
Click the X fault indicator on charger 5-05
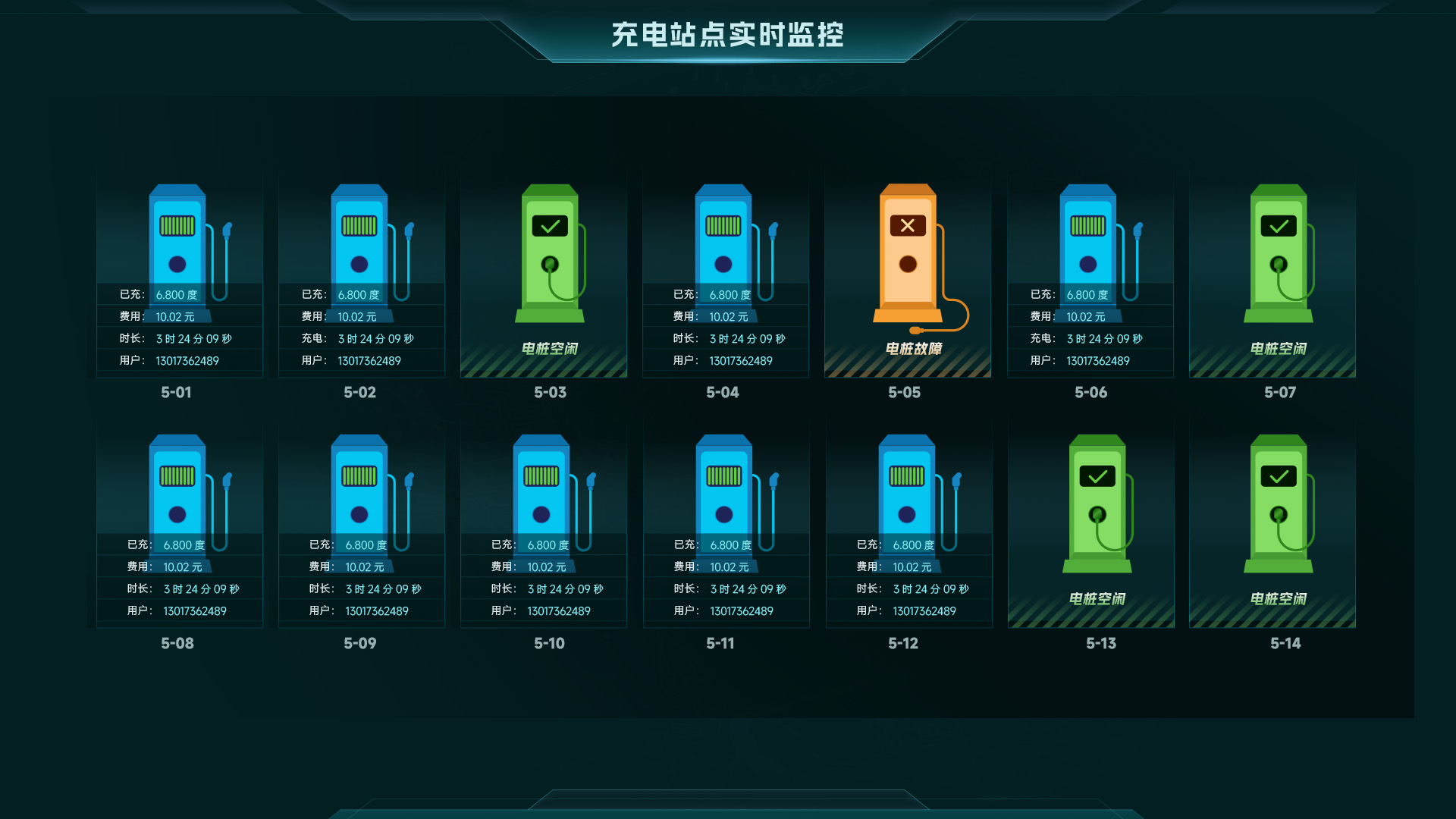(x=907, y=225)
